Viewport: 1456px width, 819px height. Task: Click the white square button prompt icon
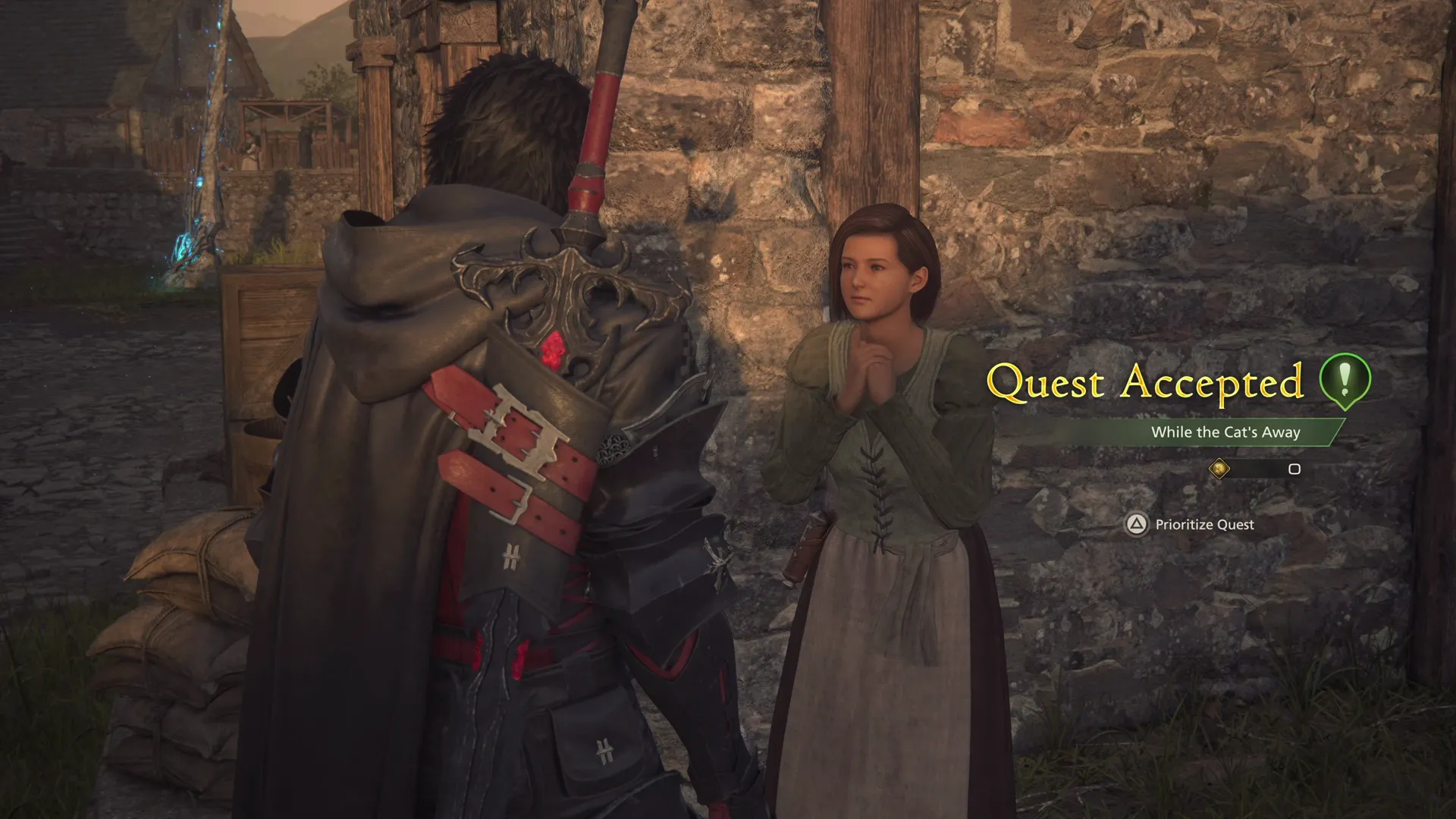pyautogui.click(x=1294, y=470)
